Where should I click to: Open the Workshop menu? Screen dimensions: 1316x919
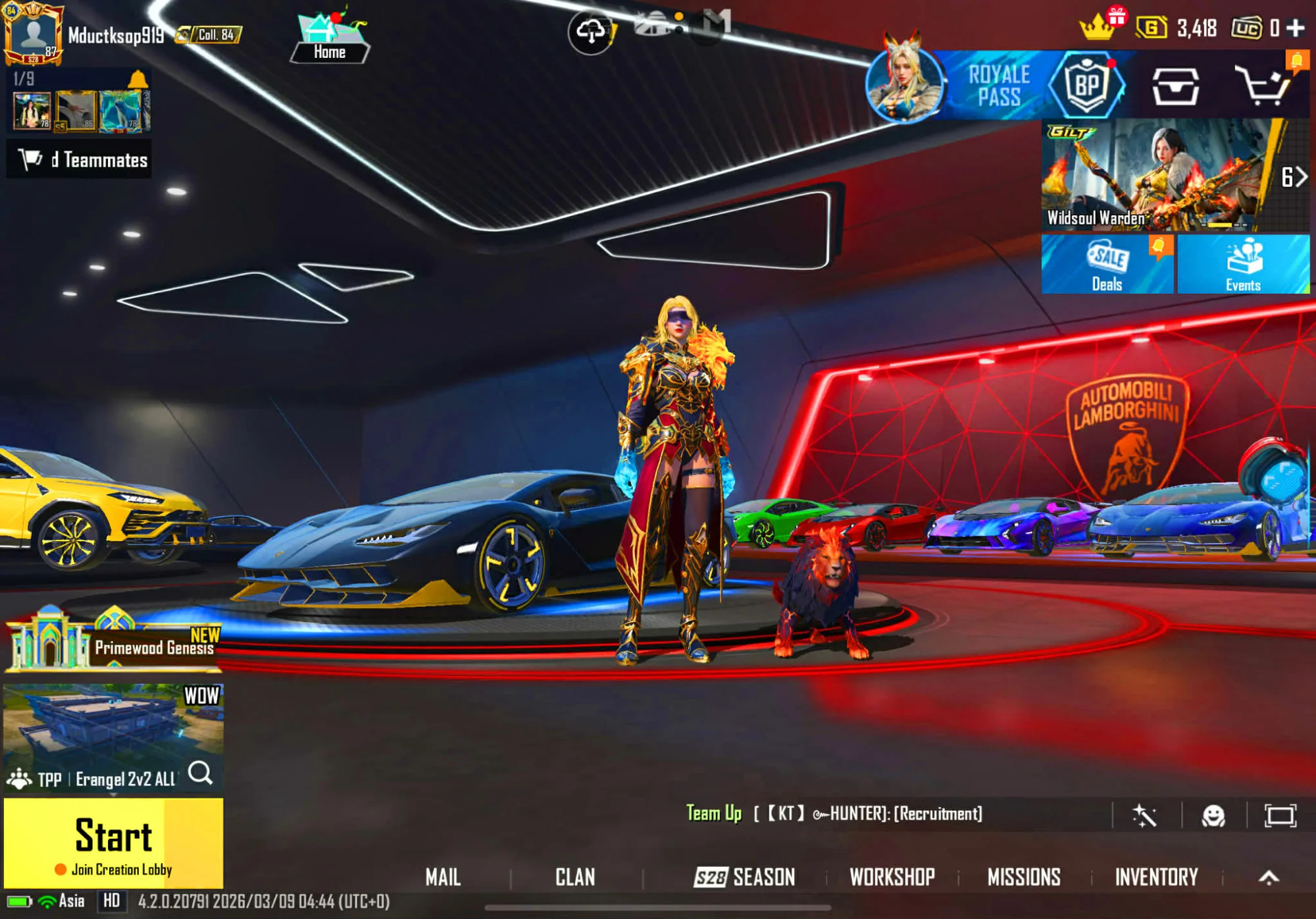click(892, 877)
